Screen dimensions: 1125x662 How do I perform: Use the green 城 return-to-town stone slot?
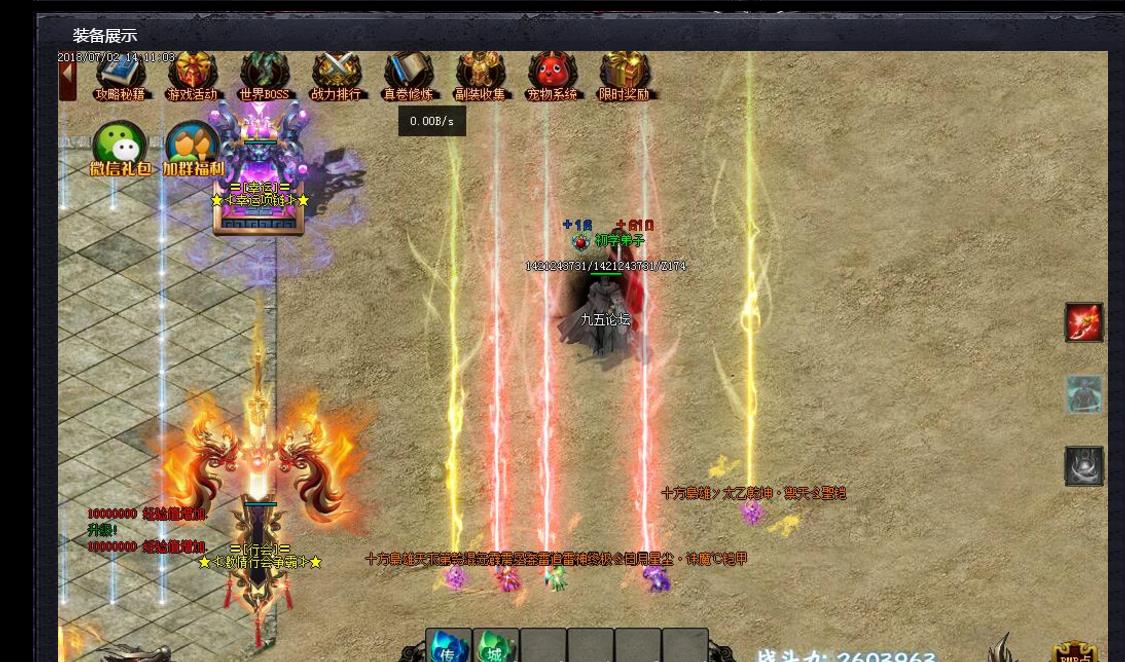coord(496,646)
